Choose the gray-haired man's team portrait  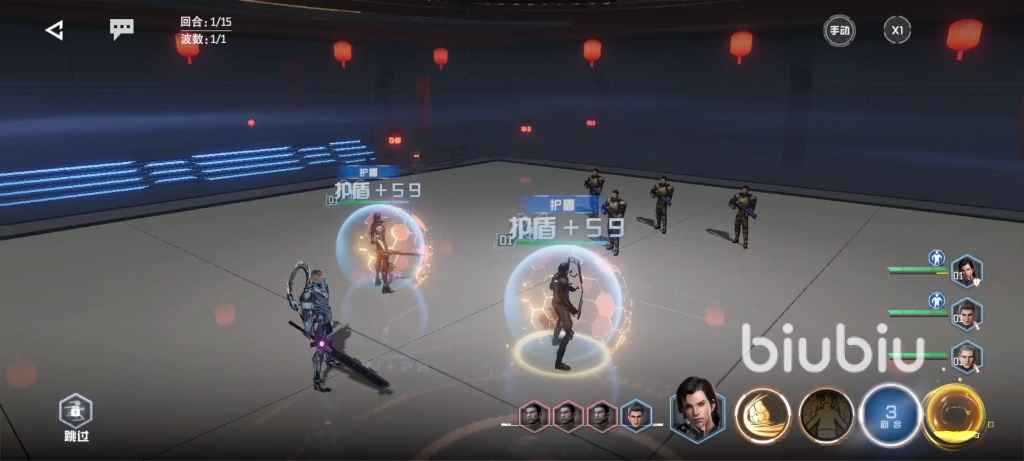967,357
